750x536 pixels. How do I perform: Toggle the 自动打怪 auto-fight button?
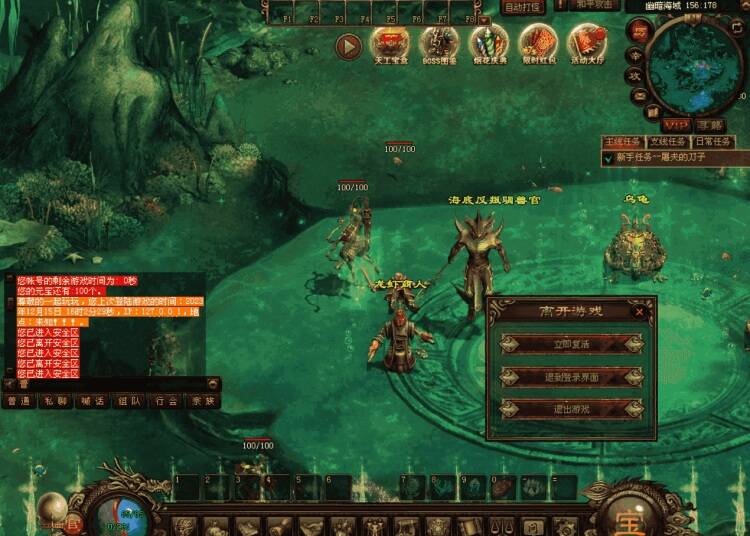(x=522, y=7)
